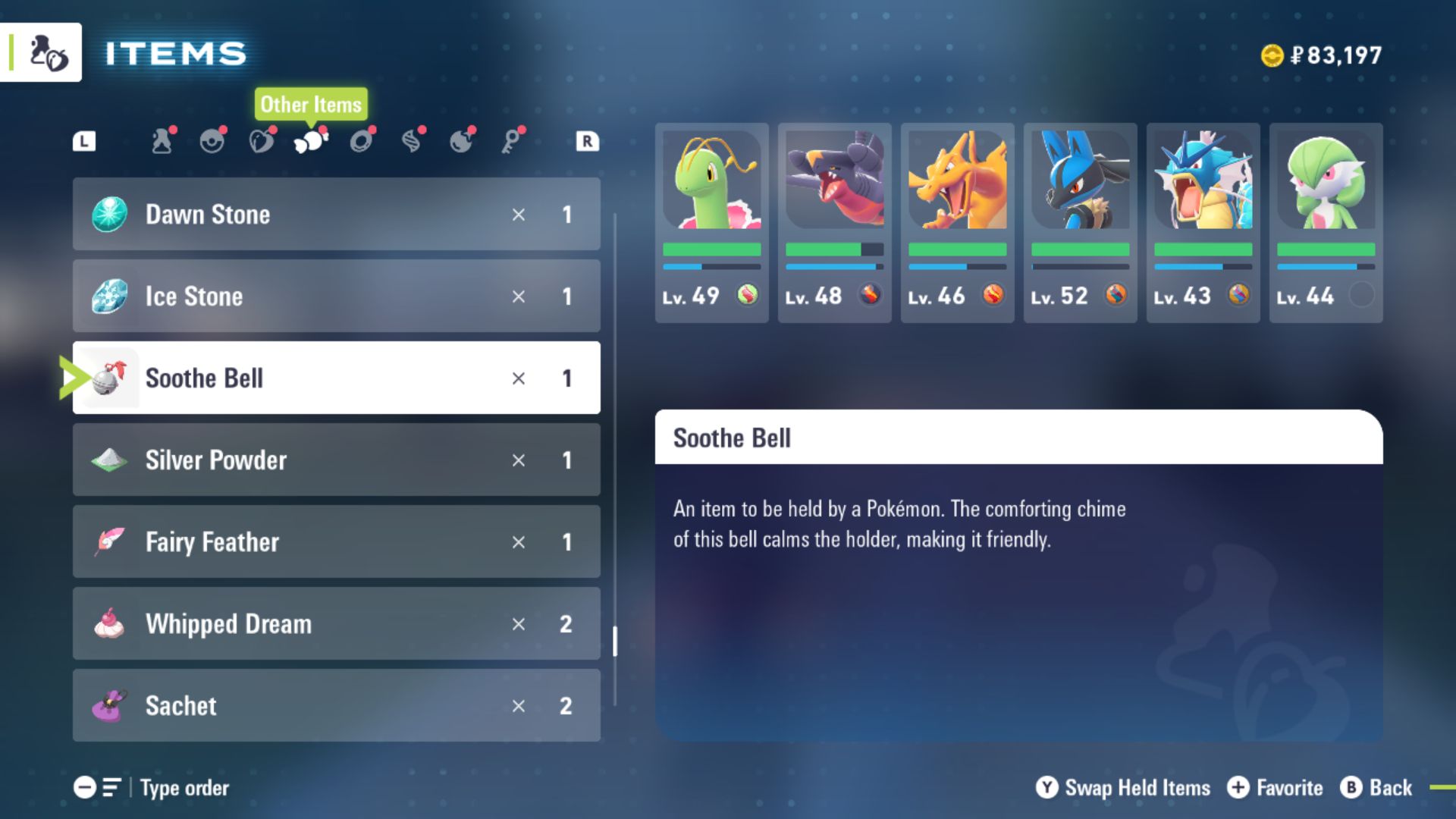Choose the Ice Stone from the list
1456x819 pixels.
(x=336, y=297)
